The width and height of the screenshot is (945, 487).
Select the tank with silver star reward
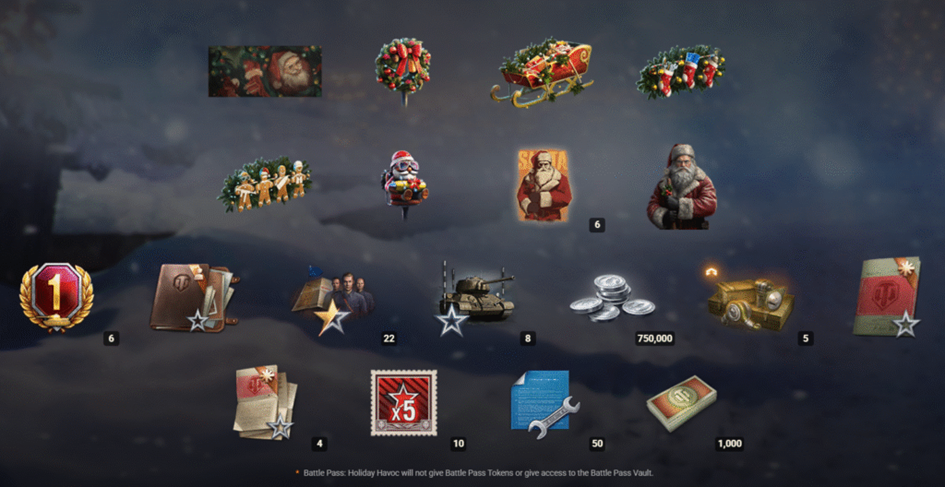475,296
